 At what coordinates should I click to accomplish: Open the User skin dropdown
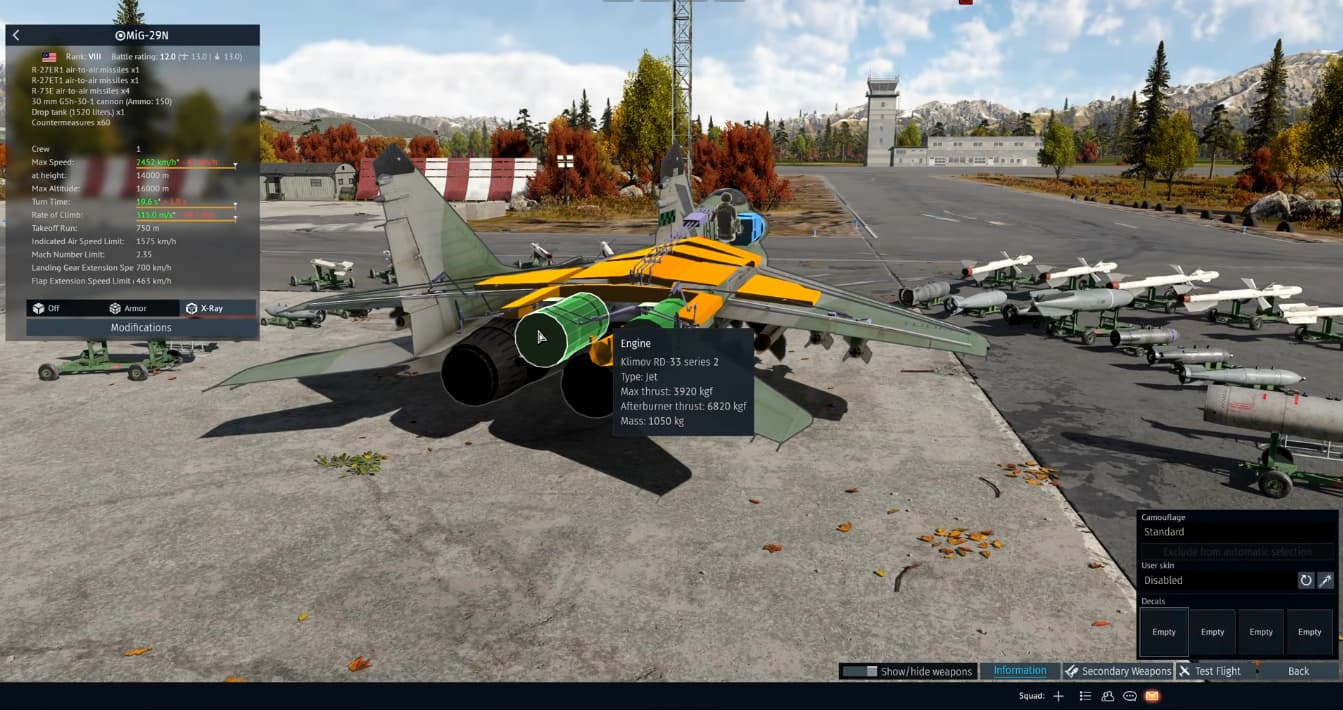1216,580
